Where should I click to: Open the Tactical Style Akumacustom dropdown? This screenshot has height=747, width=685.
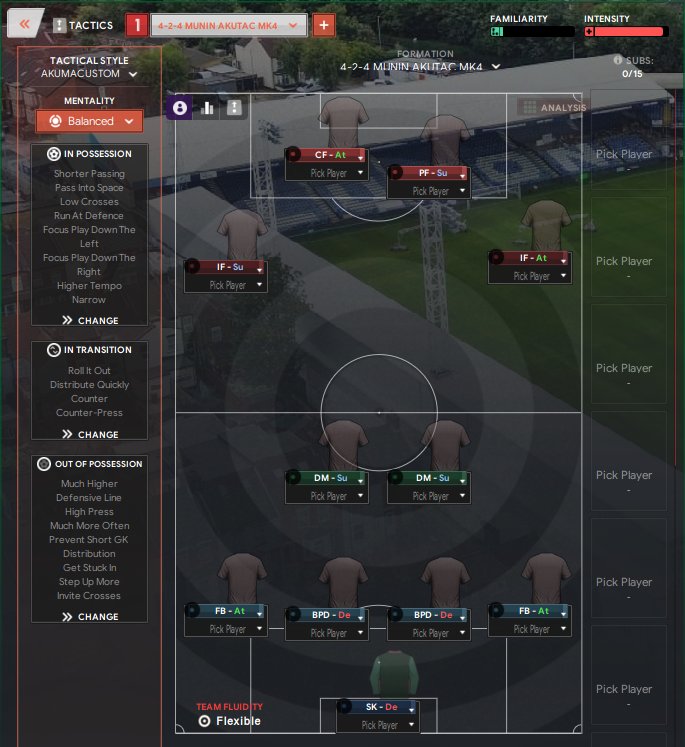point(89,73)
